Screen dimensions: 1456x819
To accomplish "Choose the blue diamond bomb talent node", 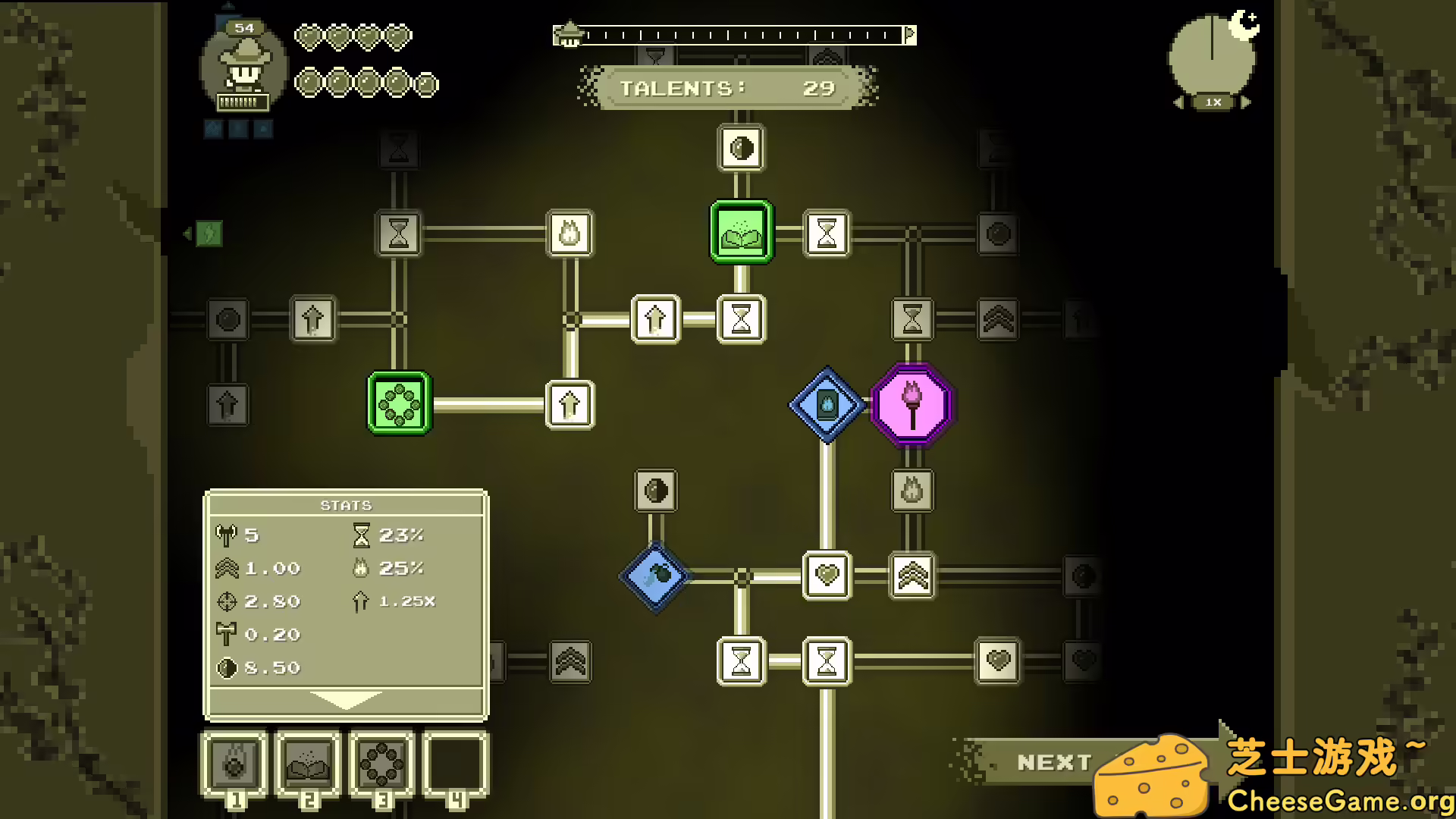I will (x=655, y=576).
